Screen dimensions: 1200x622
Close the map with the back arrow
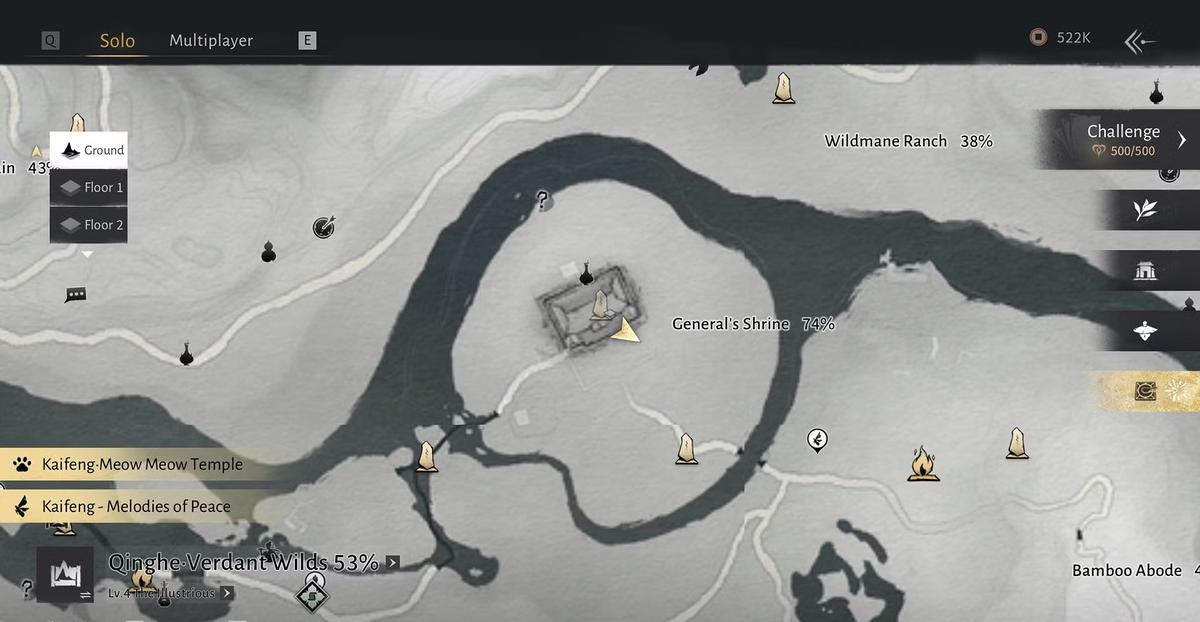point(1140,41)
